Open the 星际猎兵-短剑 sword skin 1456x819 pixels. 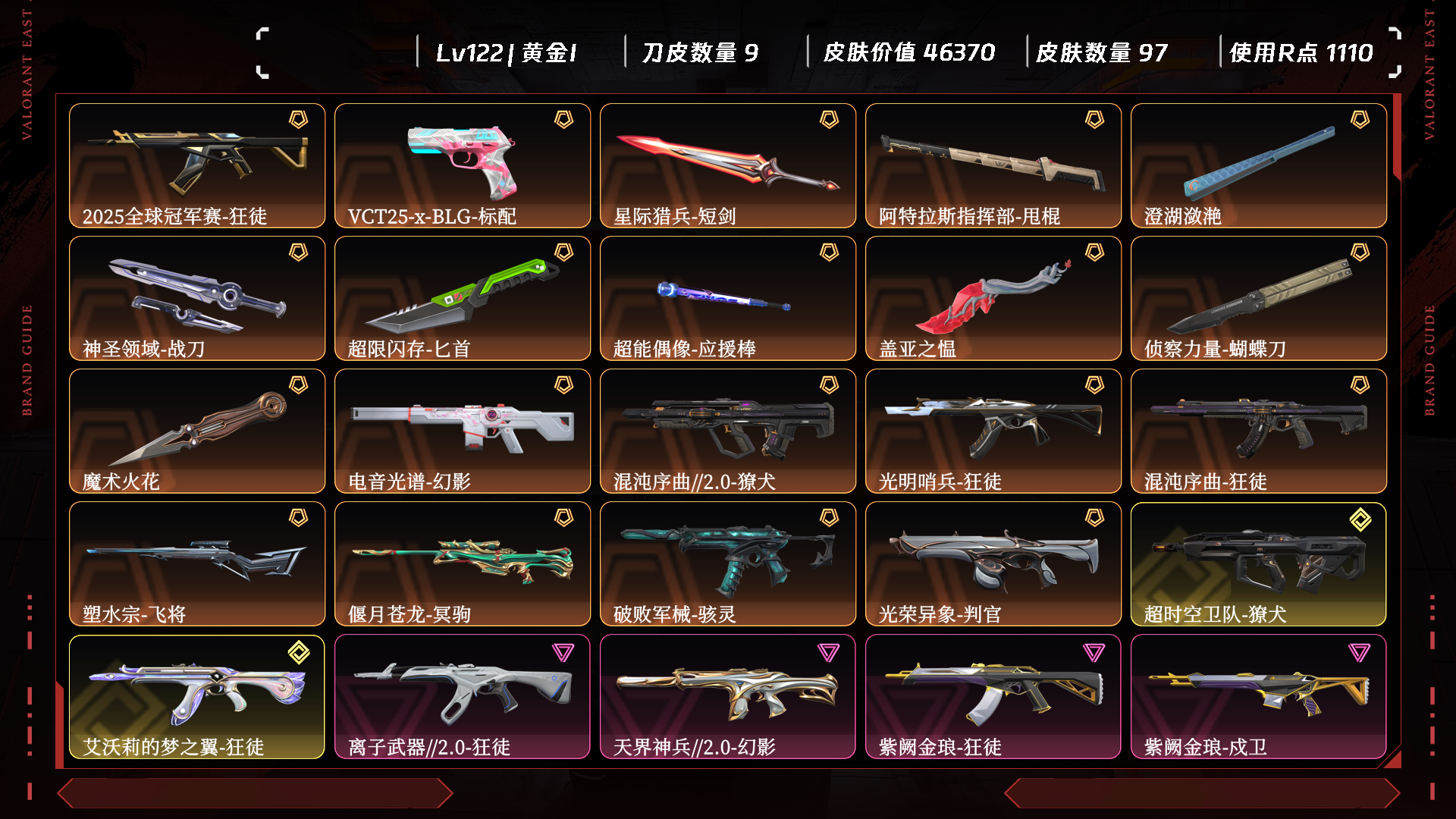(x=728, y=165)
